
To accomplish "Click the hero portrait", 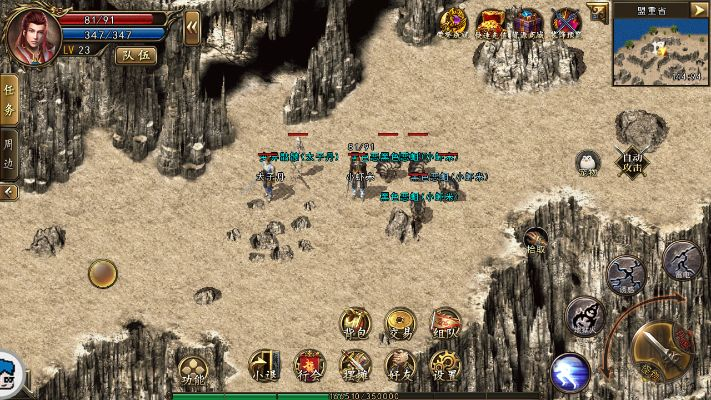I will click(32, 34).
